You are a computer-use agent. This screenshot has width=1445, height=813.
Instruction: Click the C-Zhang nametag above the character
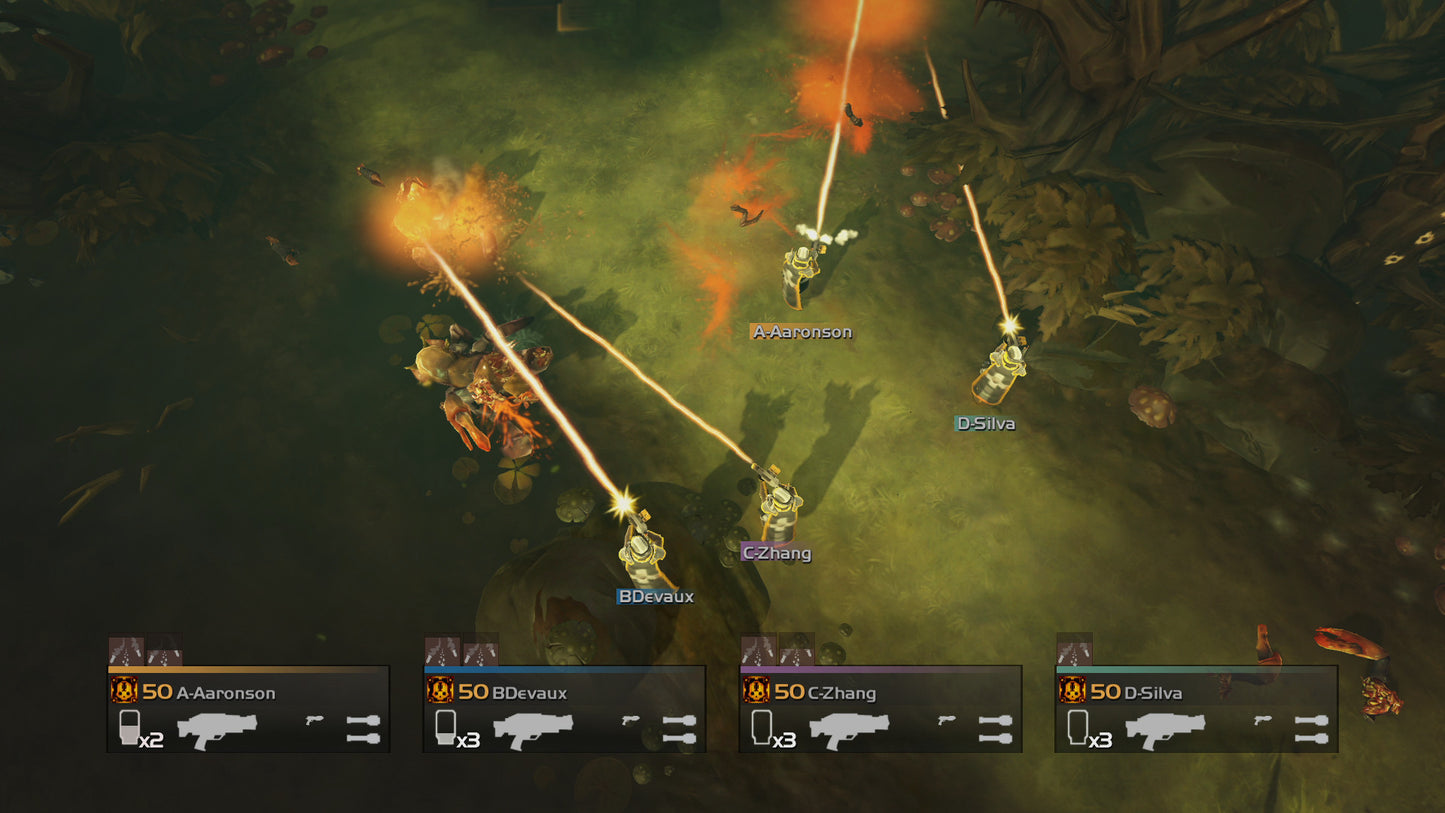pos(777,553)
